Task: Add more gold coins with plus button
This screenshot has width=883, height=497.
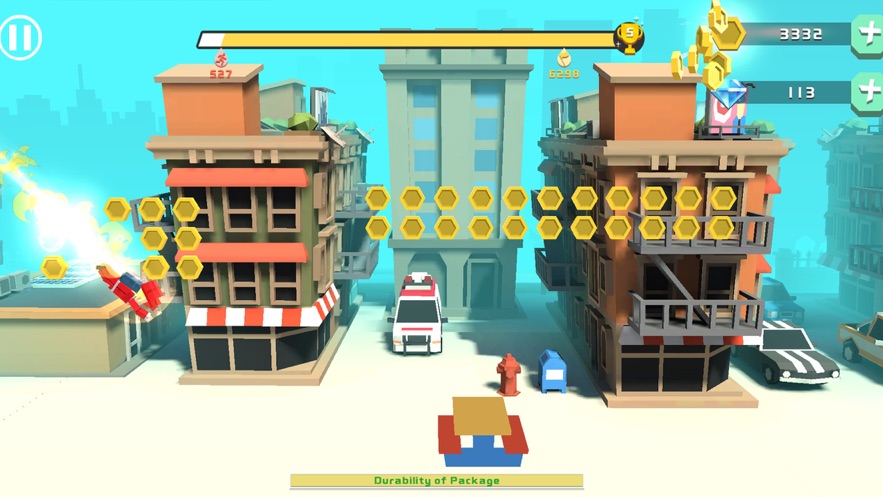Action: point(868,35)
